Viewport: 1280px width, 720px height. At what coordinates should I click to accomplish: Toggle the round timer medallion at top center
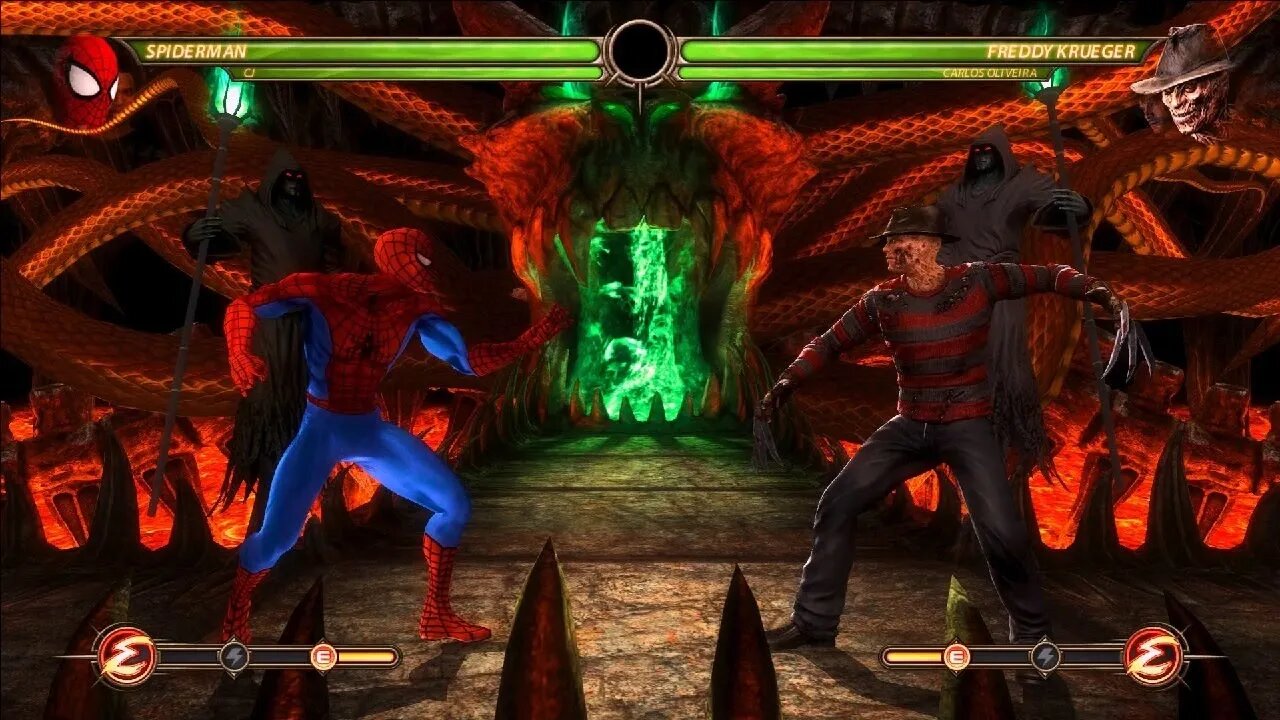[640, 52]
